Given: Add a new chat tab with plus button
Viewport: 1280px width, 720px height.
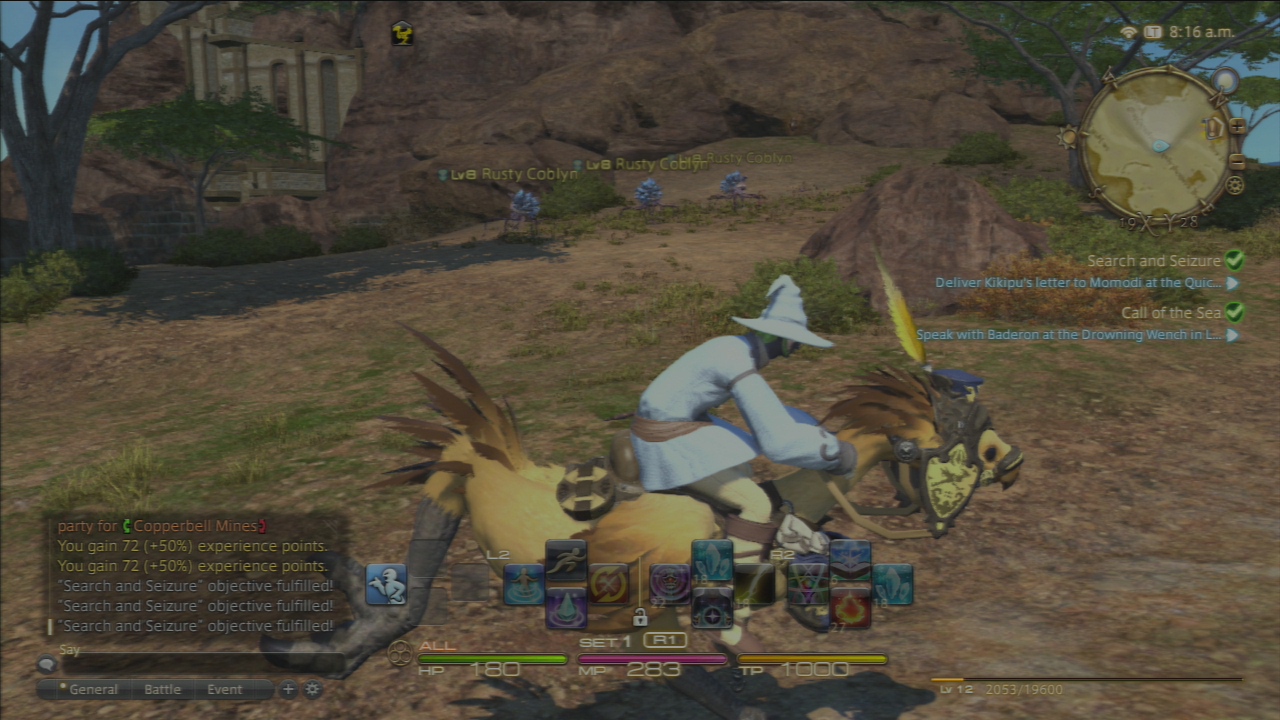Looking at the screenshot, I should pyautogui.click(x=288, y=689).
